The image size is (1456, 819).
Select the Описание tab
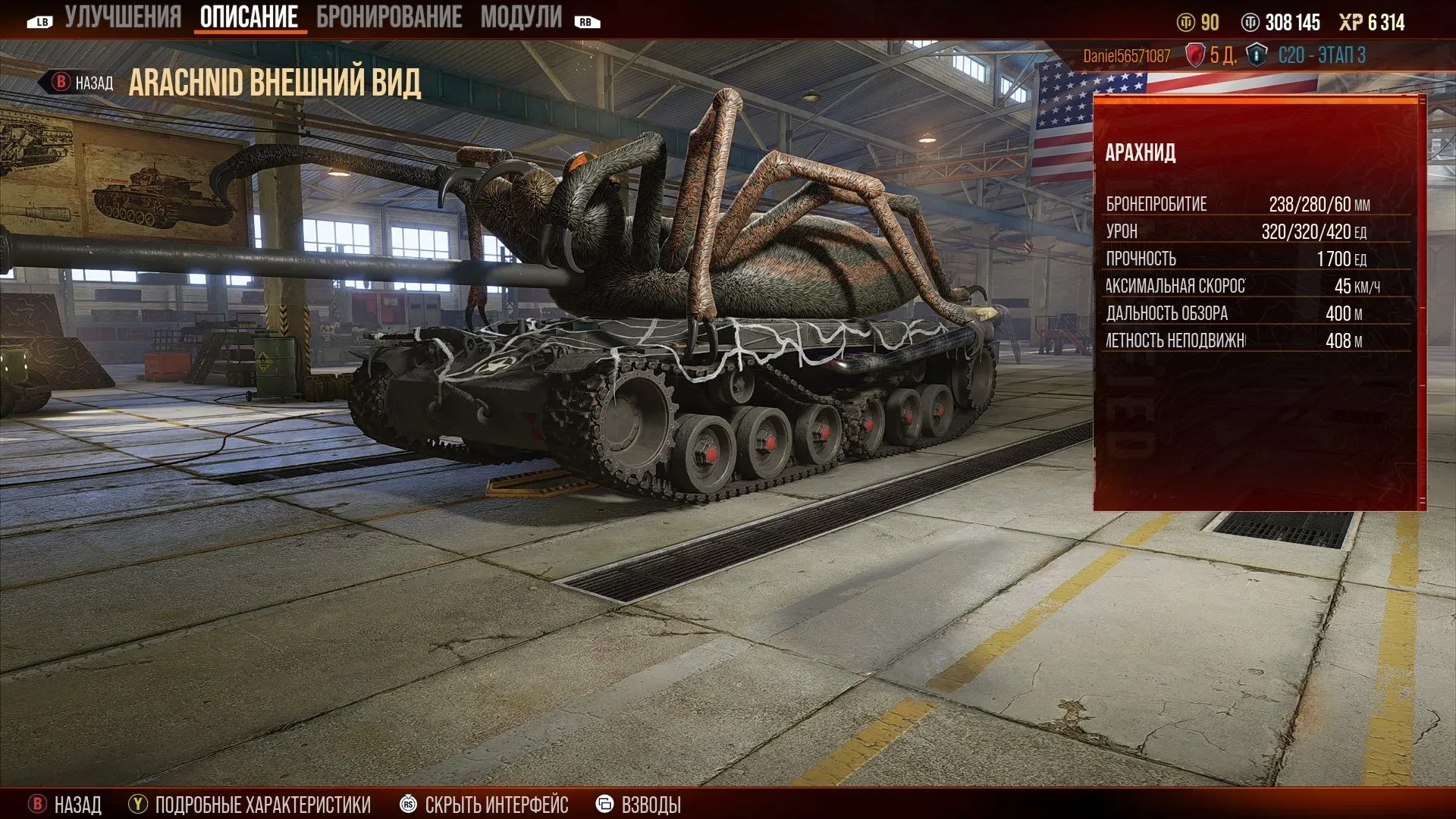[249, 17]
